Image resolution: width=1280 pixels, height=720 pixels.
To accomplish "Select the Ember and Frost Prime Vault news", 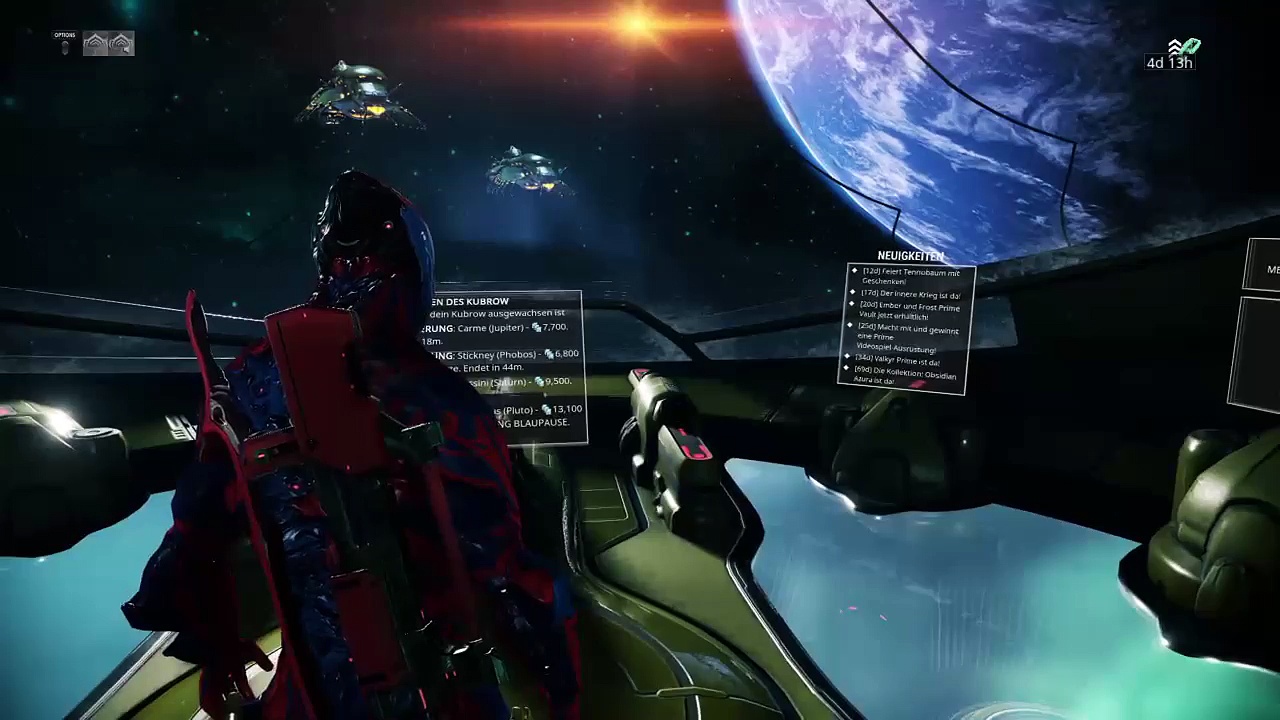I will 909,310.
